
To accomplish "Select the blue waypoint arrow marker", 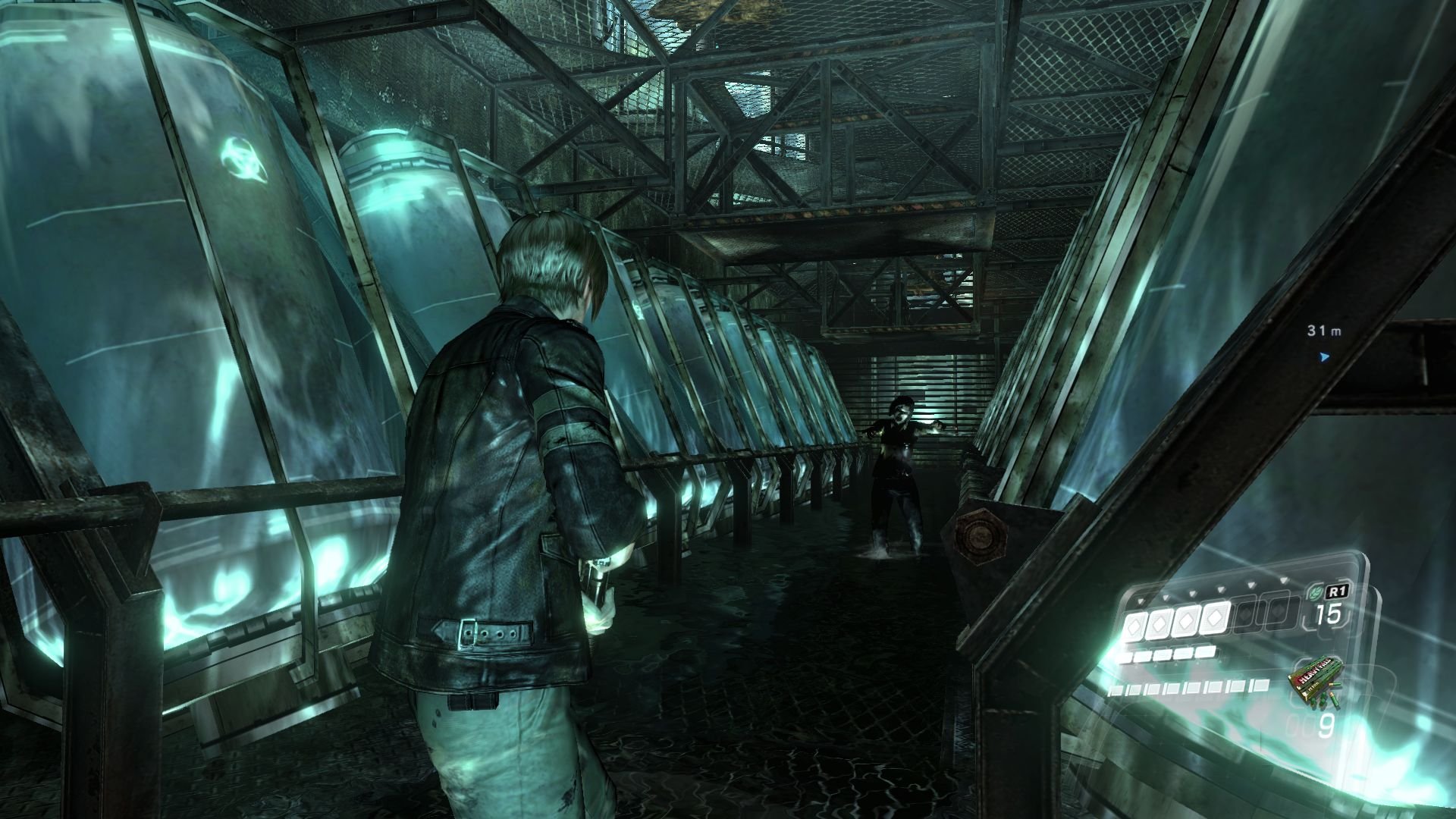I will (x=1324, y=358).
